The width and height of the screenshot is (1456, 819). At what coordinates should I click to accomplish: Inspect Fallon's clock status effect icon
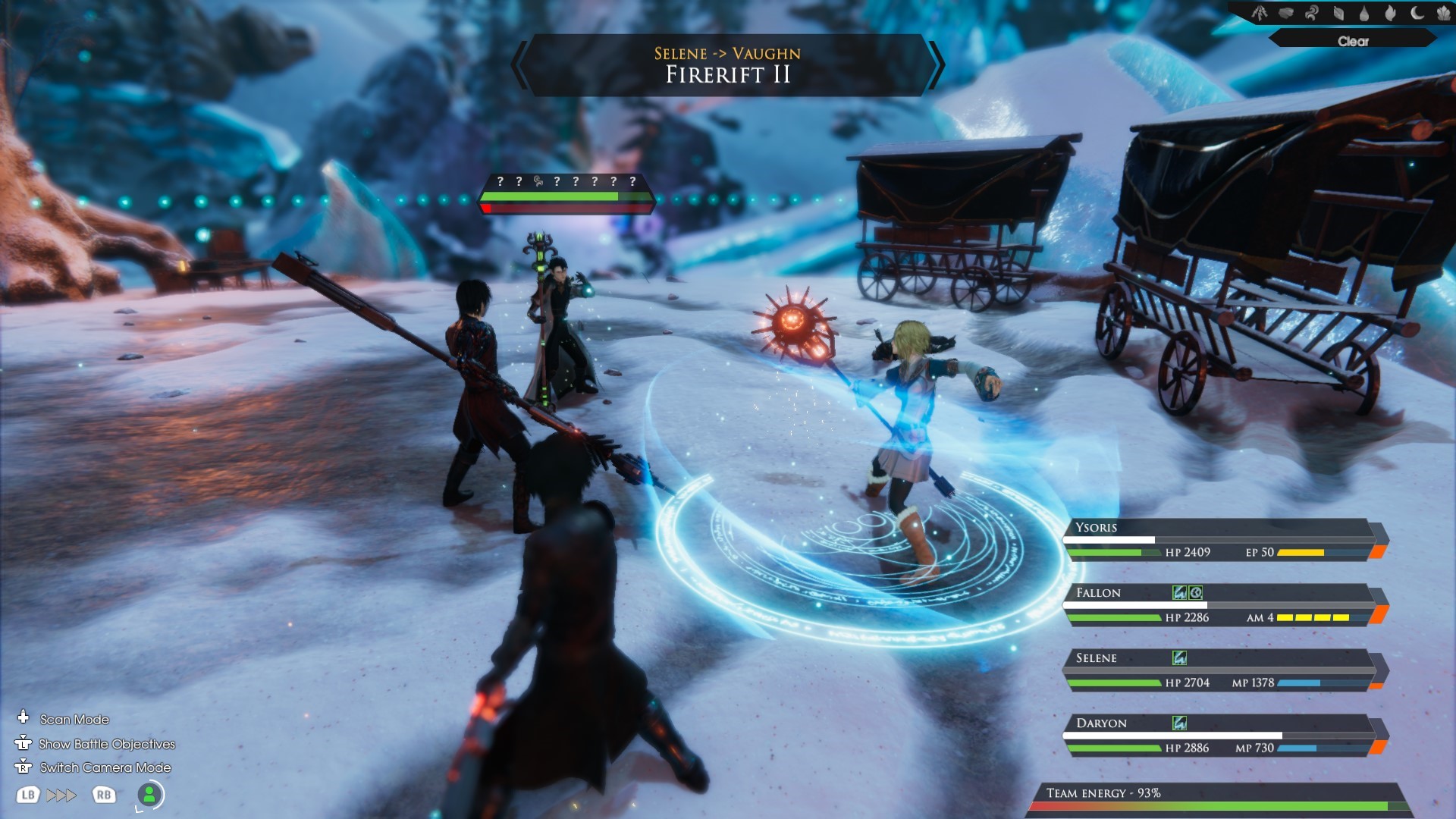(x=1196, y=592)
